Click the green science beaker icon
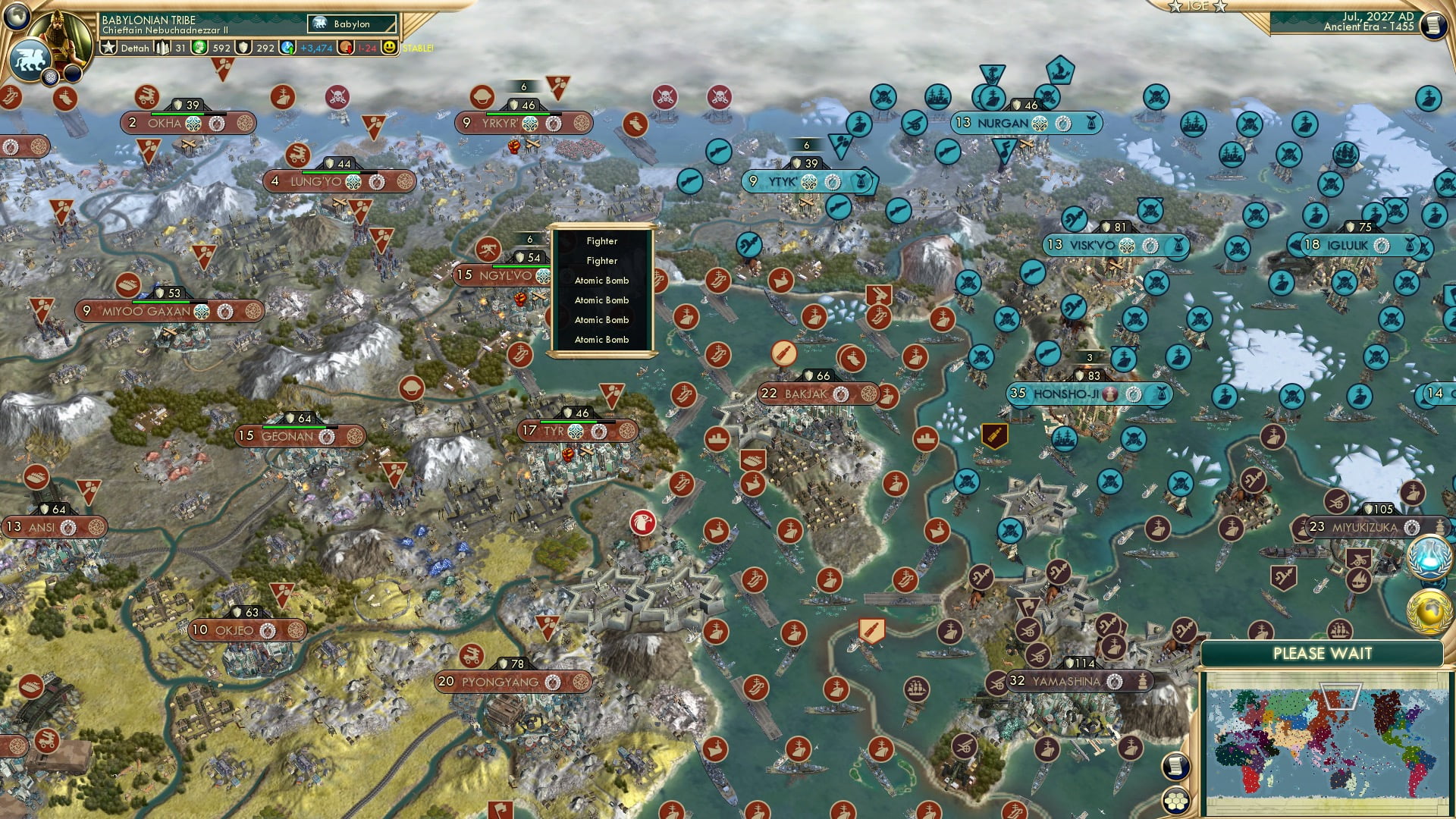 [199, 48]
